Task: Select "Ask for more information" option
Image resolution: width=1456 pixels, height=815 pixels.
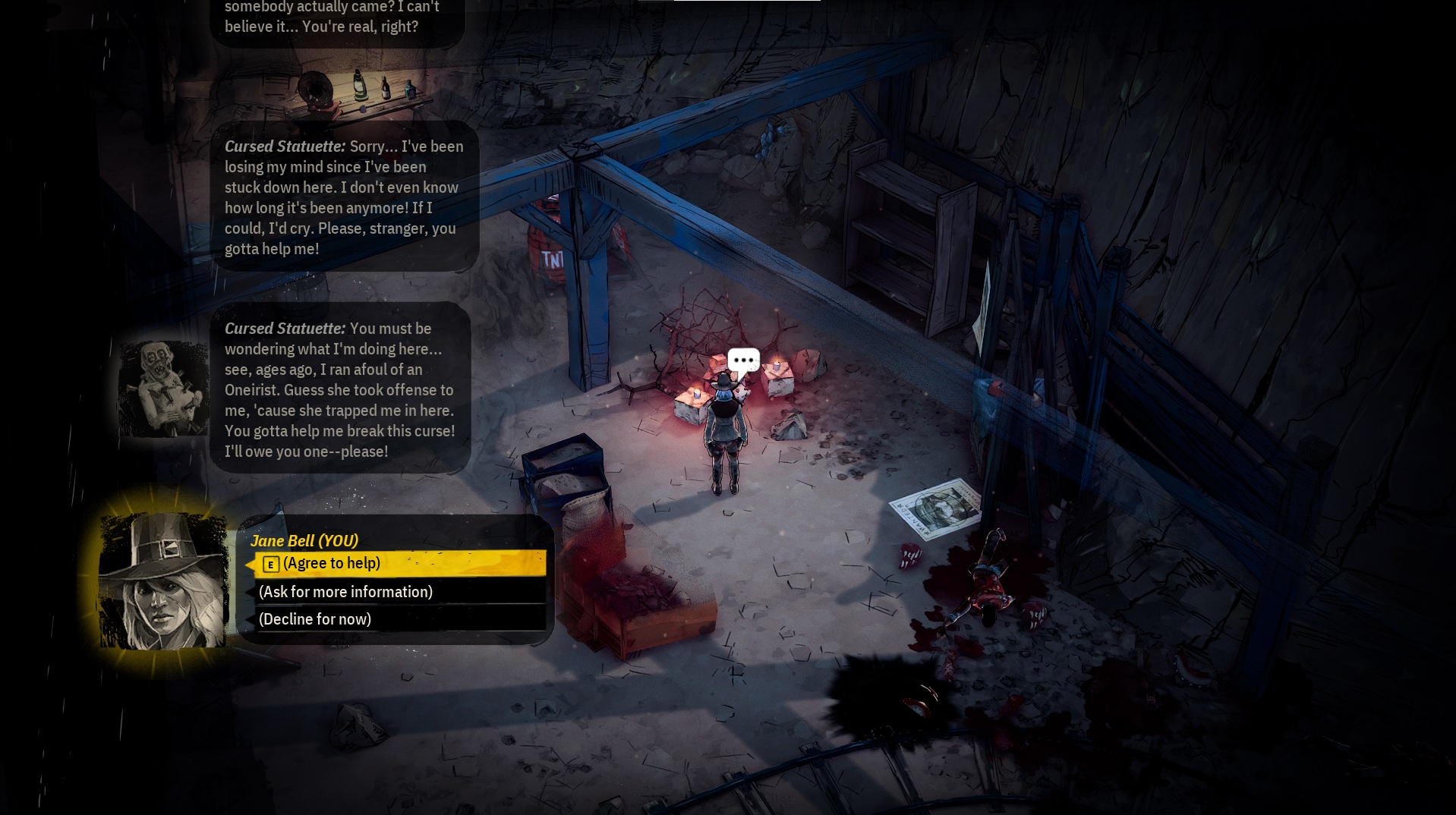Action: point(399,592)
